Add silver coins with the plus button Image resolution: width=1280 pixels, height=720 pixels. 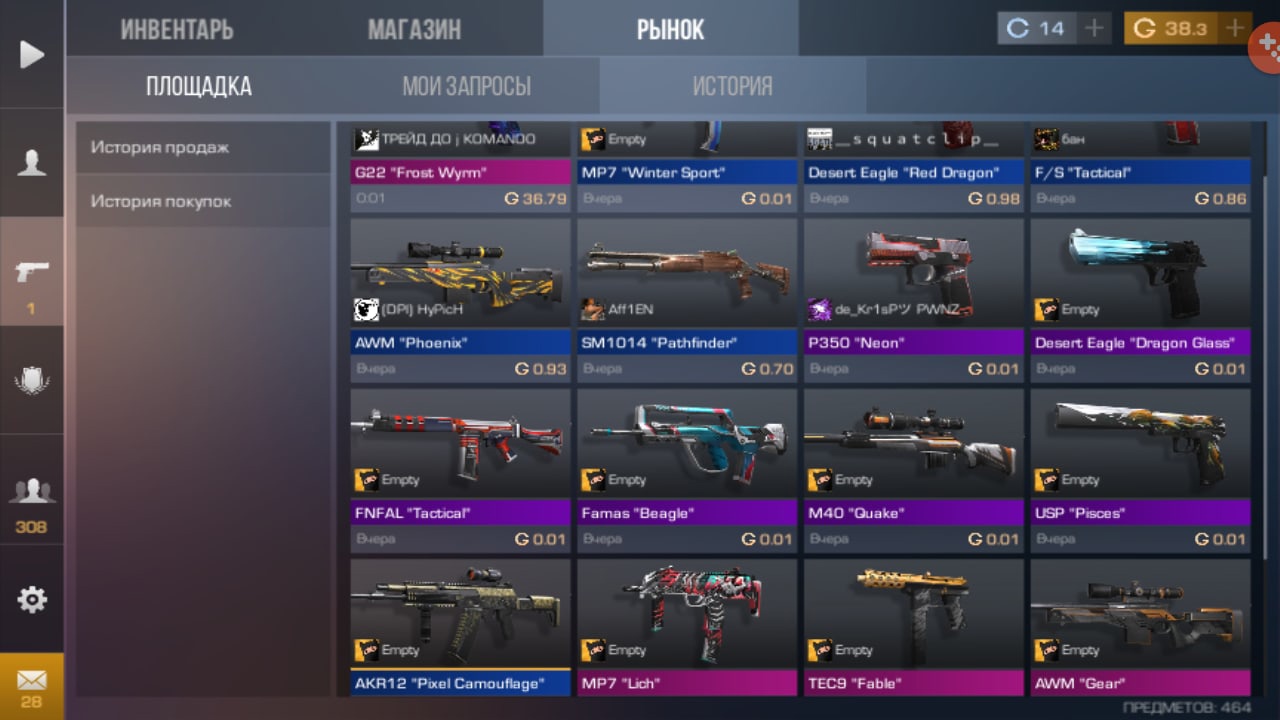[x=1094, y=28]
